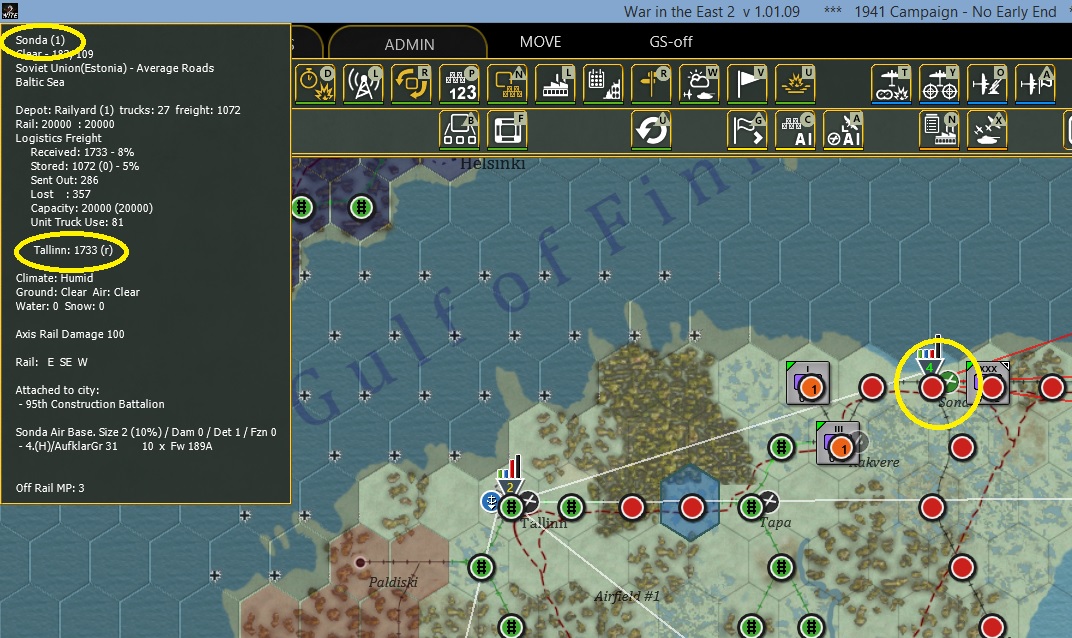Activate the ground explosion toolbar icon
Screen dimensions: 1072x638
click(795, 83)
